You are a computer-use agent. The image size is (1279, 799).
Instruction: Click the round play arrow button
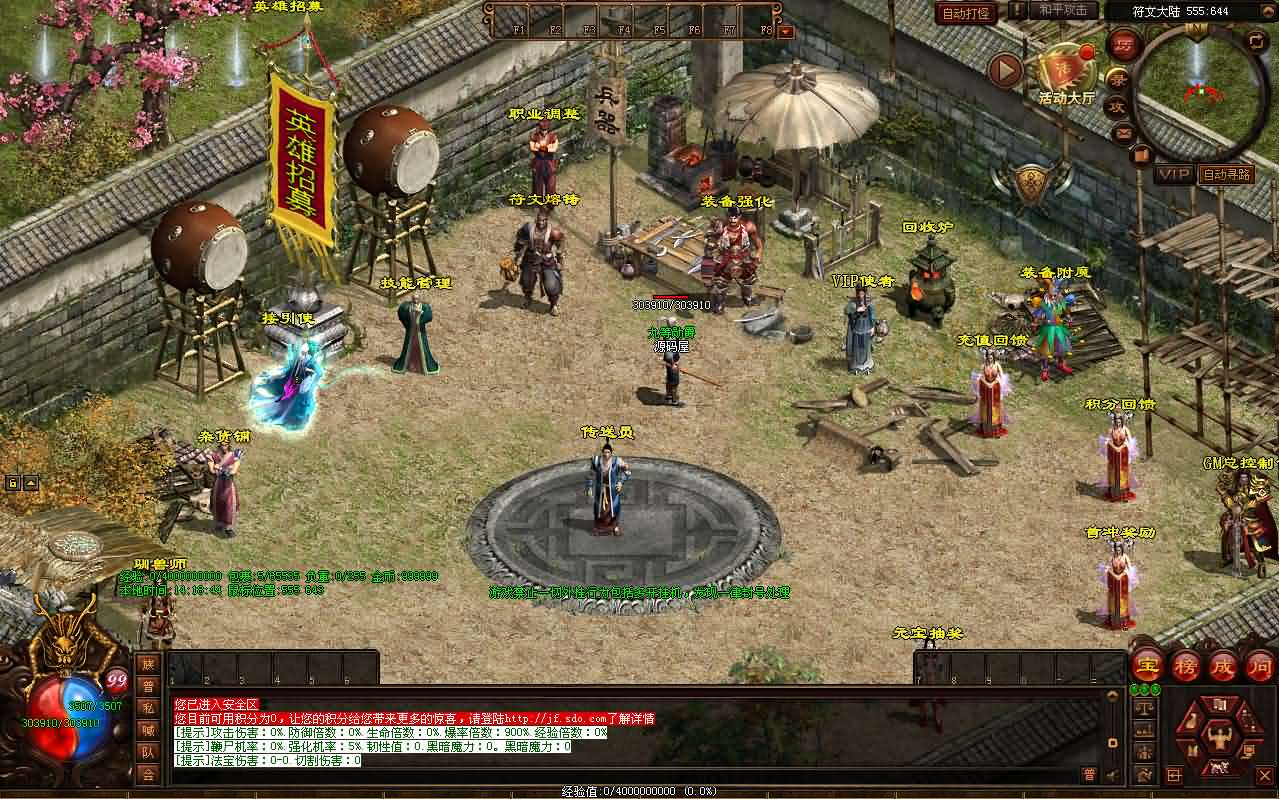click(1005, 70)
